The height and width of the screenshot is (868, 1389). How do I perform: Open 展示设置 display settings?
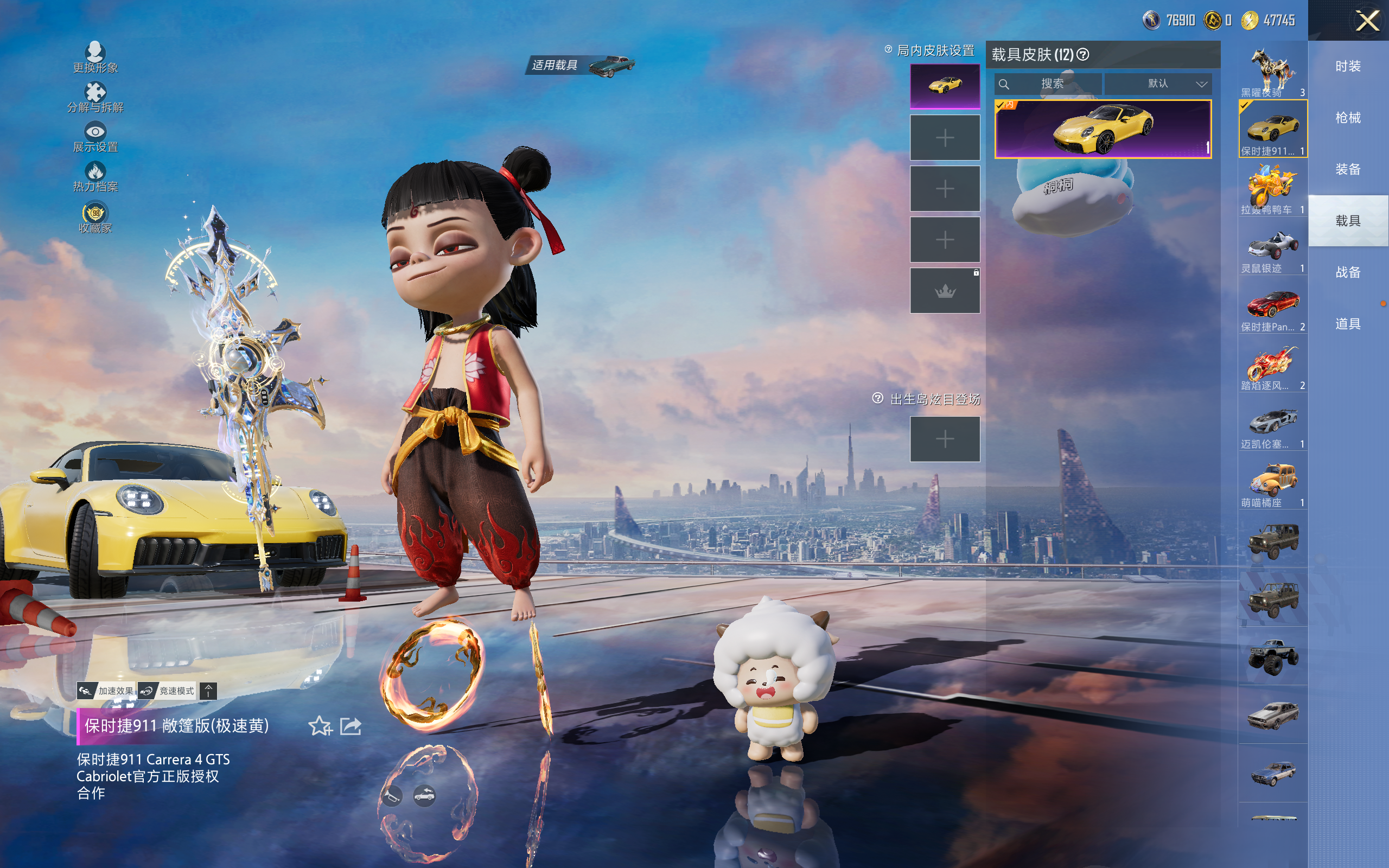95,137
